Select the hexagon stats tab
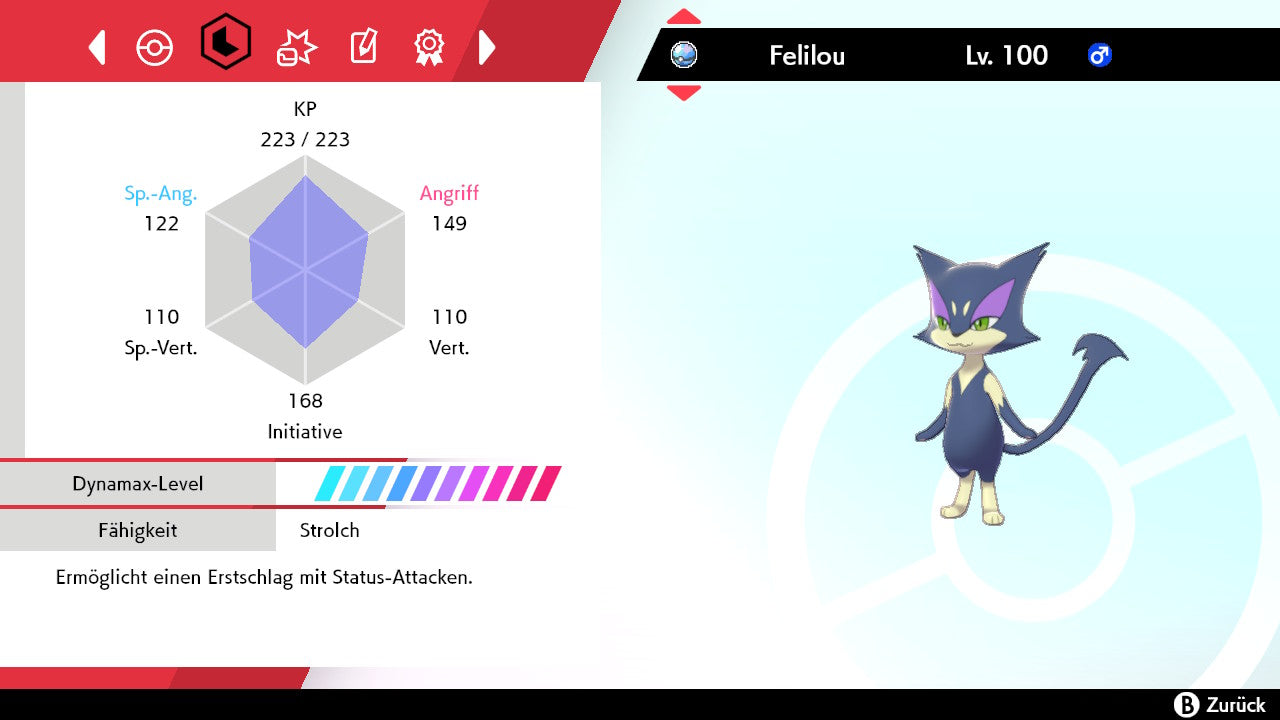The image size is (1280, 720). coord(226,42)
